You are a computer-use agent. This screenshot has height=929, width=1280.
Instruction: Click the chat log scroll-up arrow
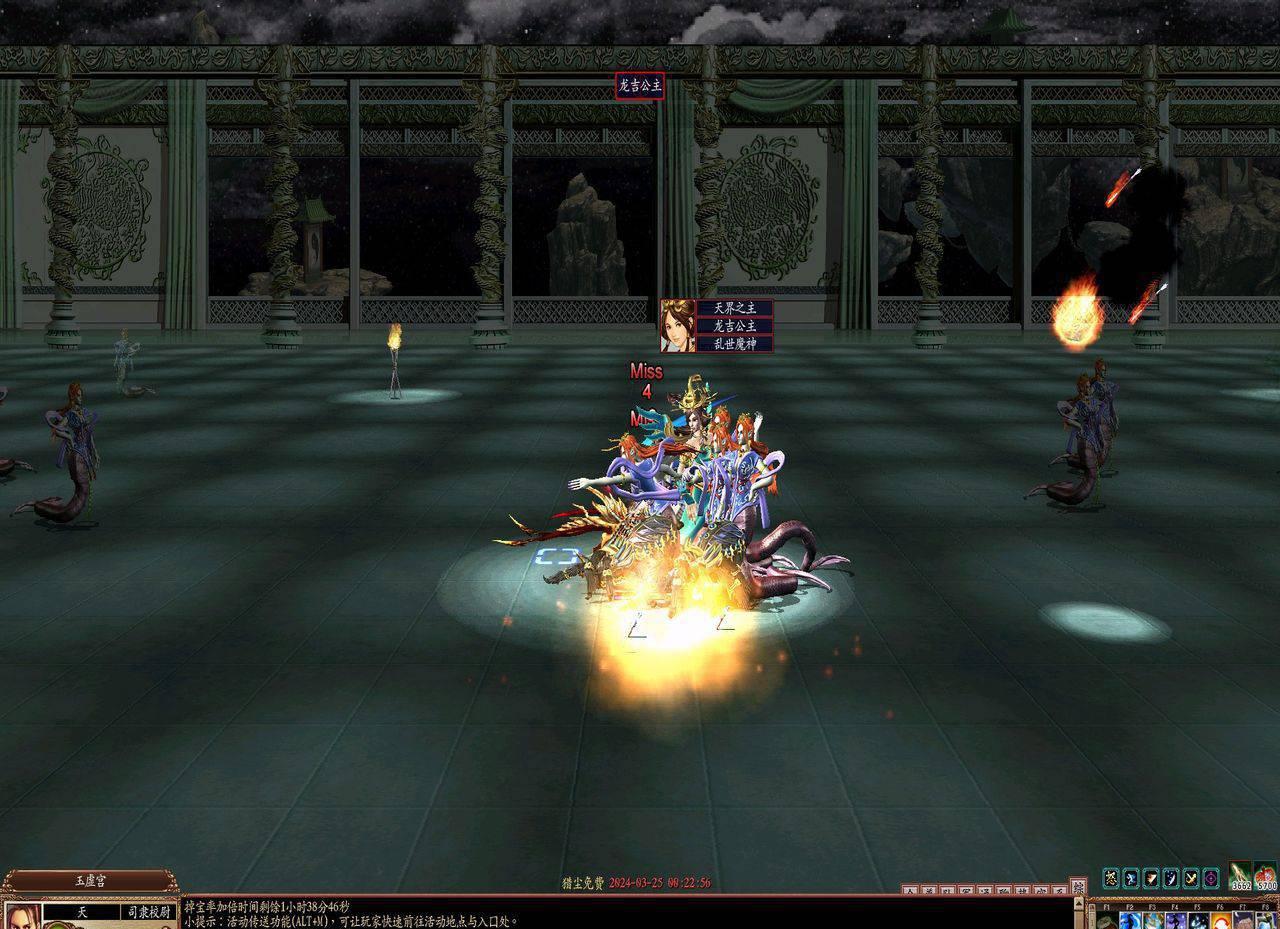tap(1078, 902)
